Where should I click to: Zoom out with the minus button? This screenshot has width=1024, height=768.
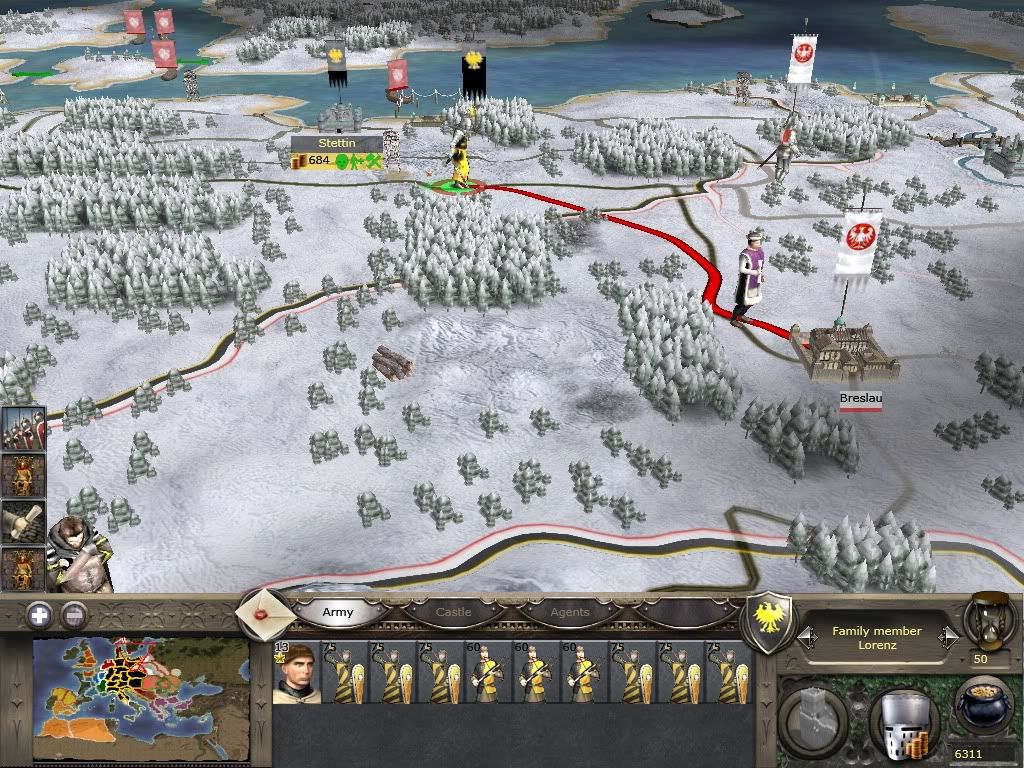[x=73, y=615]
